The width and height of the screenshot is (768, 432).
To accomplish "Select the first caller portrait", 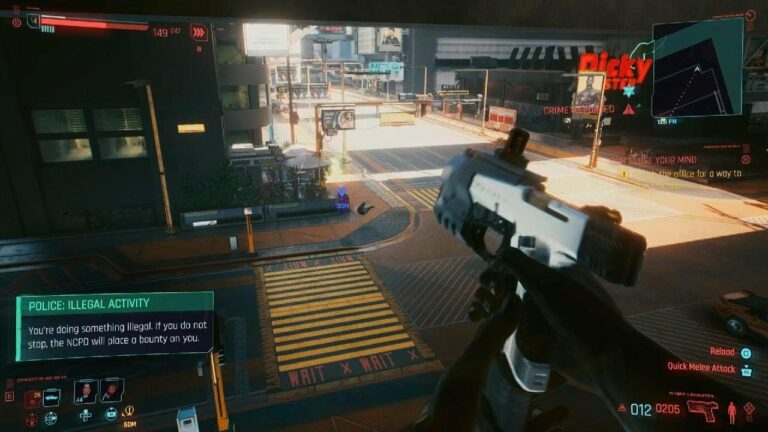I will pyautogui.click(x=86, y=391).
